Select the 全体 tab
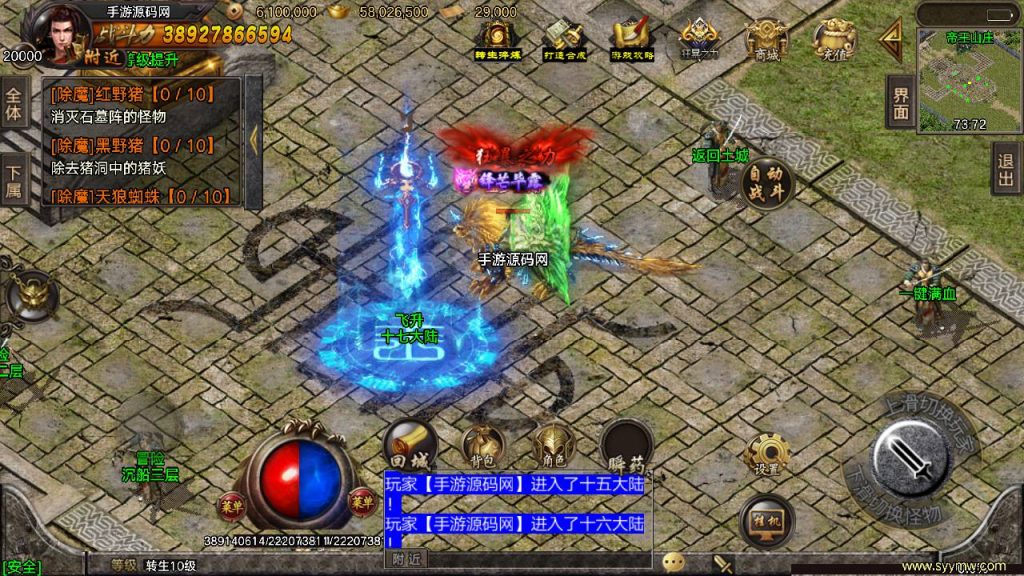This screenshot has height=576, width=1024. tap(14, 104)
